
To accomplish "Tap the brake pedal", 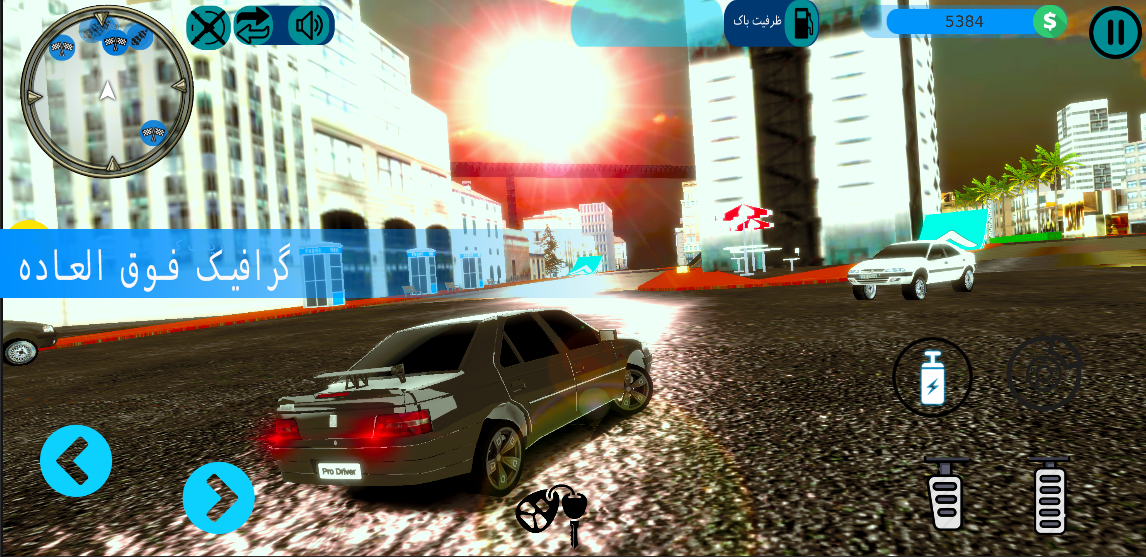I will (946, 494).
